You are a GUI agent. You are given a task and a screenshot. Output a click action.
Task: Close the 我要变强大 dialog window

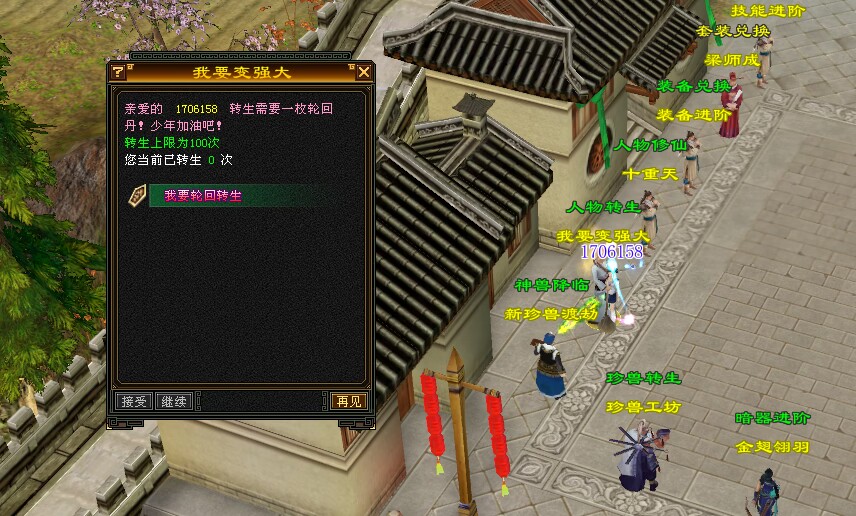click(364, 72)
